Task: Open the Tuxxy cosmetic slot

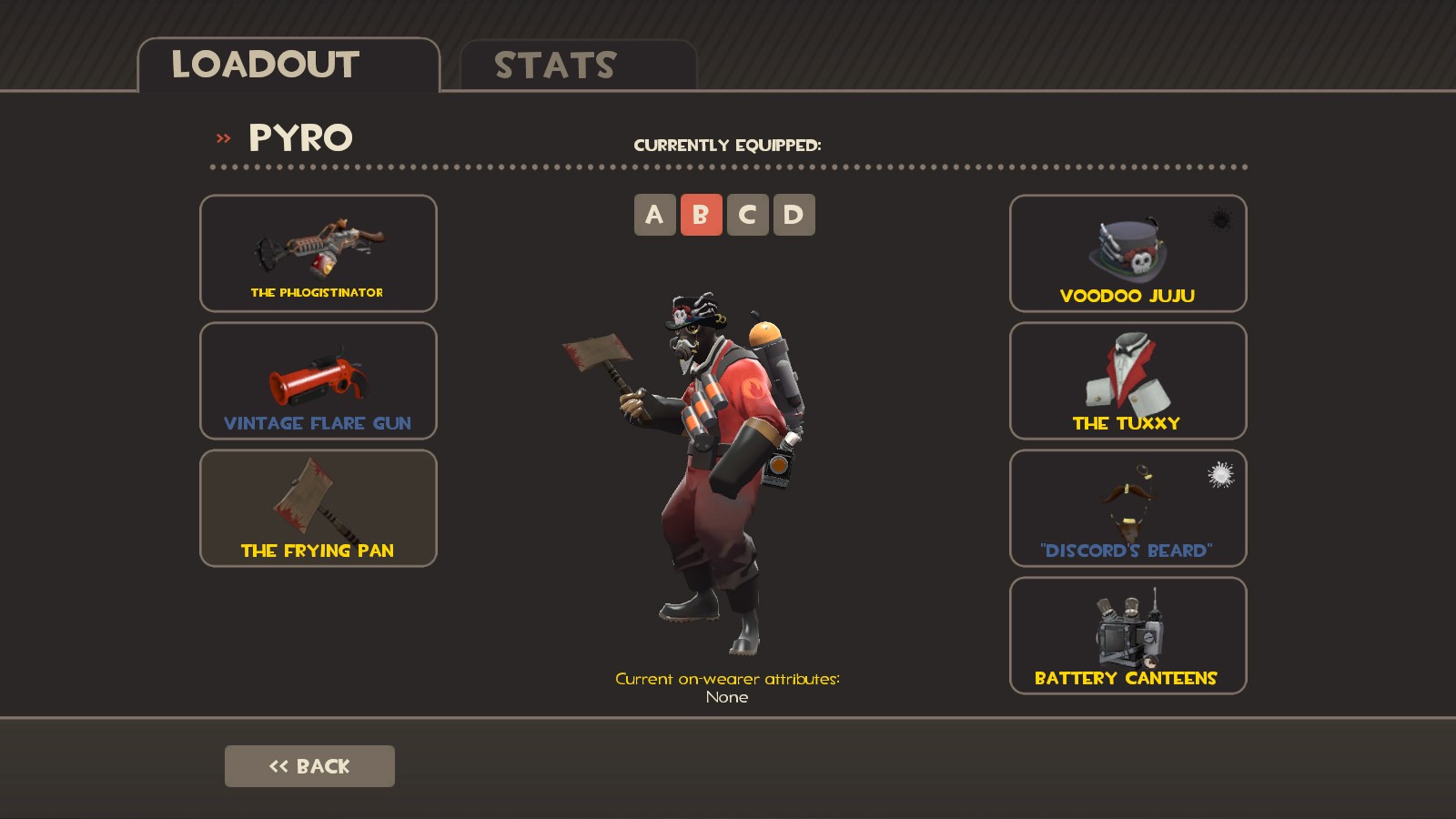Action: [x=1127, y=381]
